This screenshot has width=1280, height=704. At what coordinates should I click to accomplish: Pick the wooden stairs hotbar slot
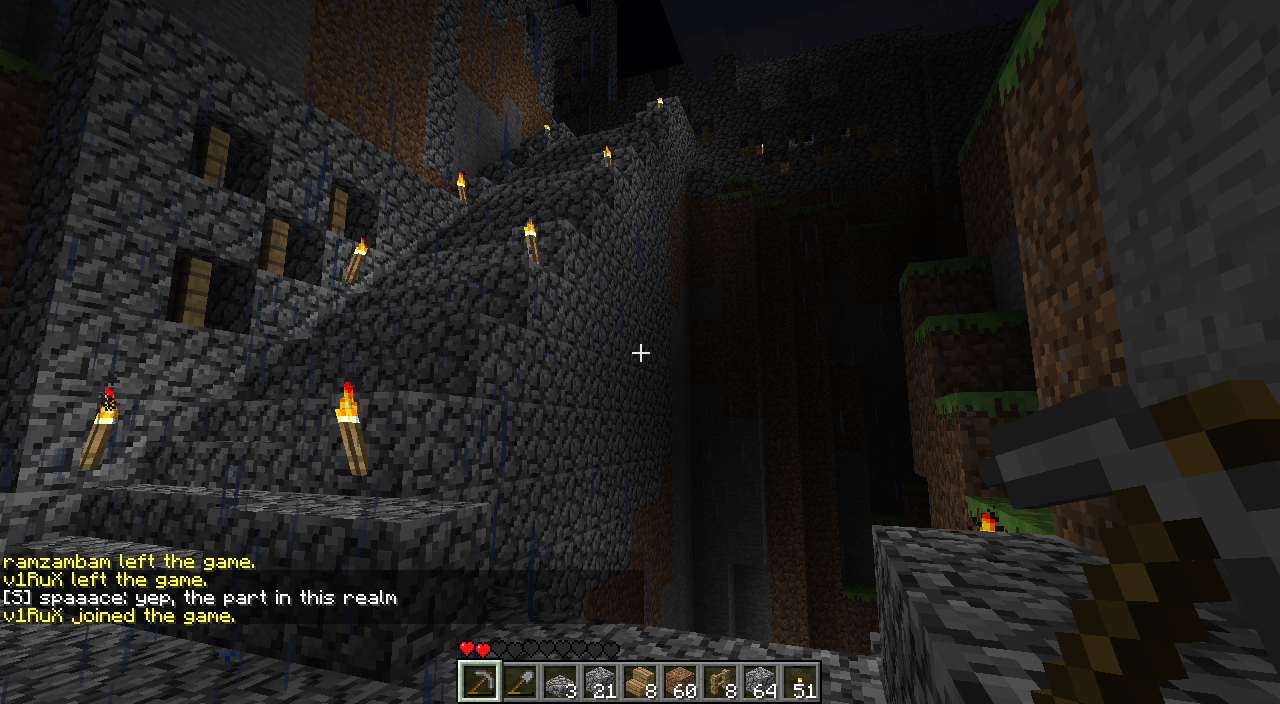(639, 681)
